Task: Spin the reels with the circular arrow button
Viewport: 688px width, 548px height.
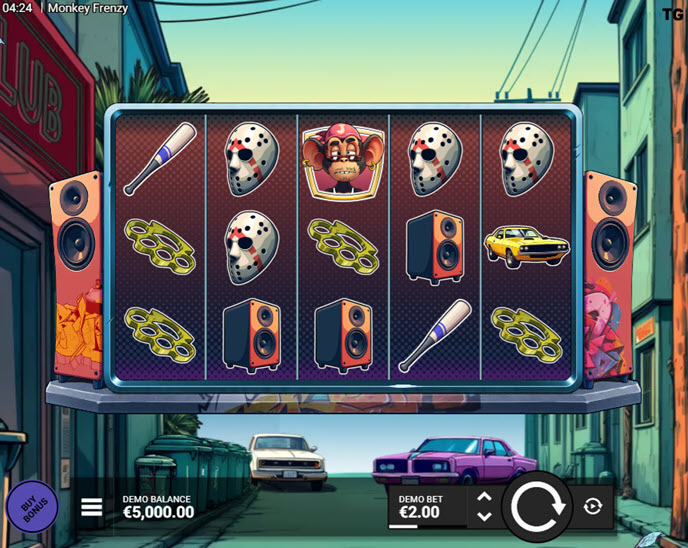Action: pos(539,507)
